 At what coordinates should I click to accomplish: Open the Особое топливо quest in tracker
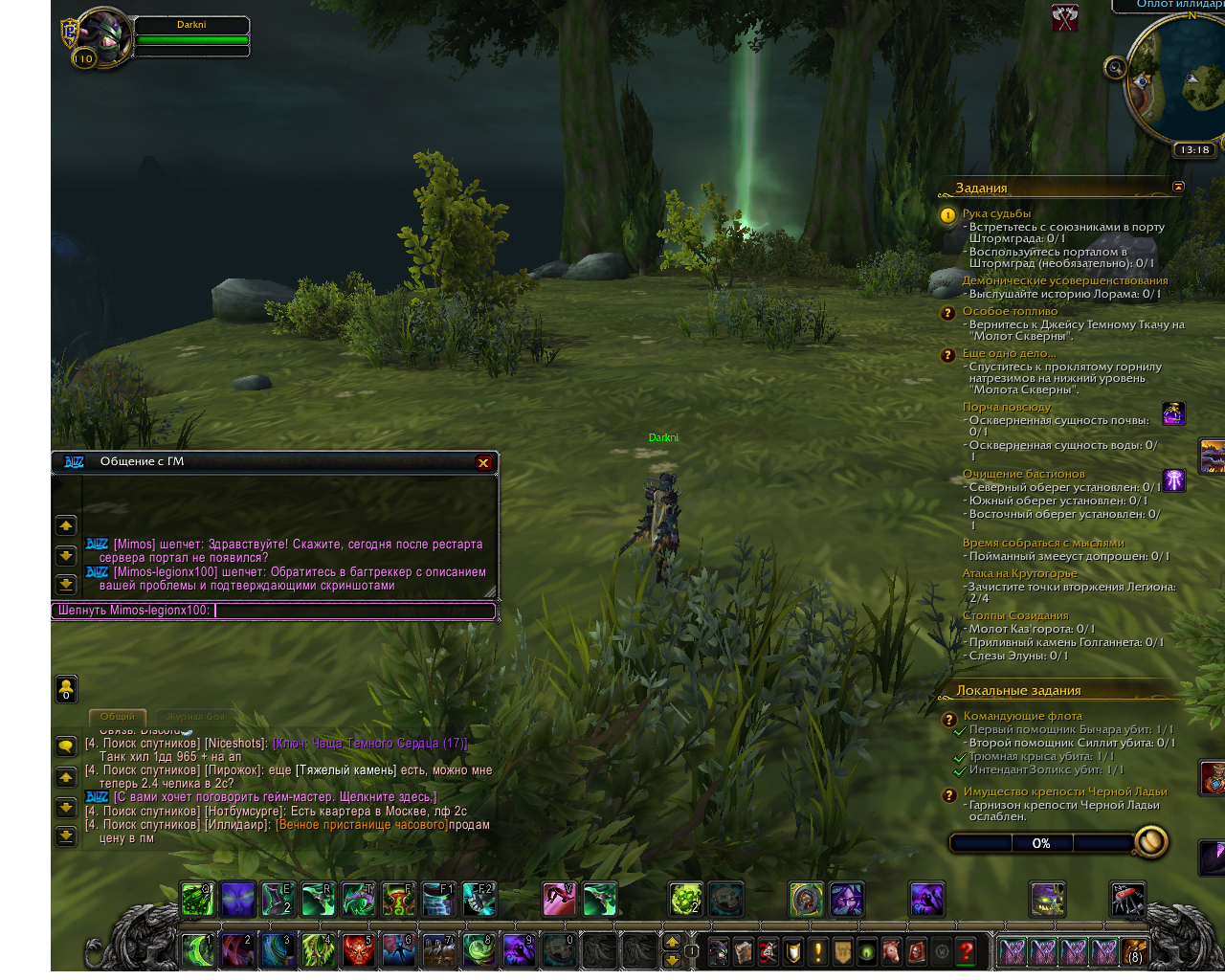click(1010, 311)
